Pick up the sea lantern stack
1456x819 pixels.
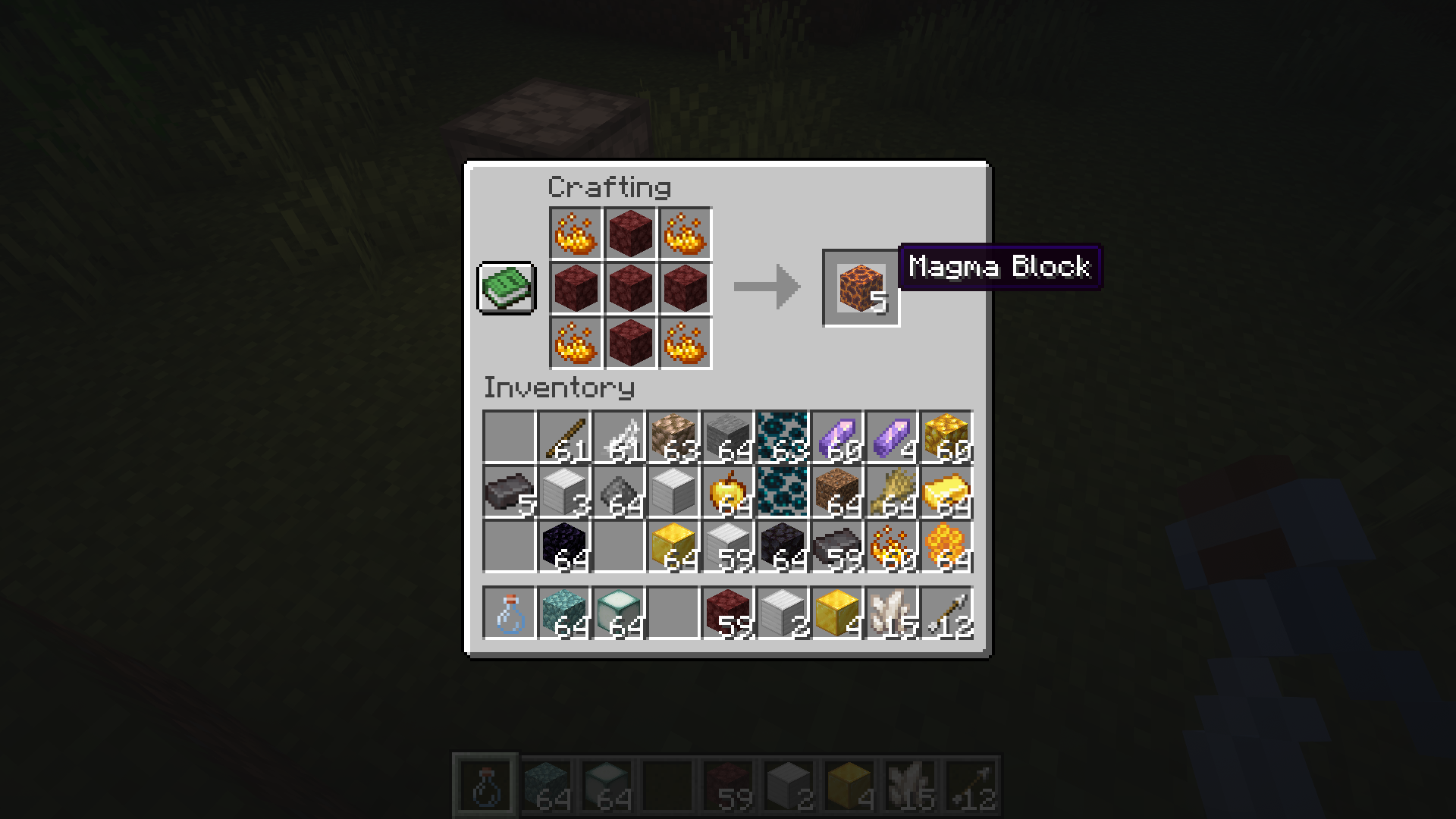(619, 613)
